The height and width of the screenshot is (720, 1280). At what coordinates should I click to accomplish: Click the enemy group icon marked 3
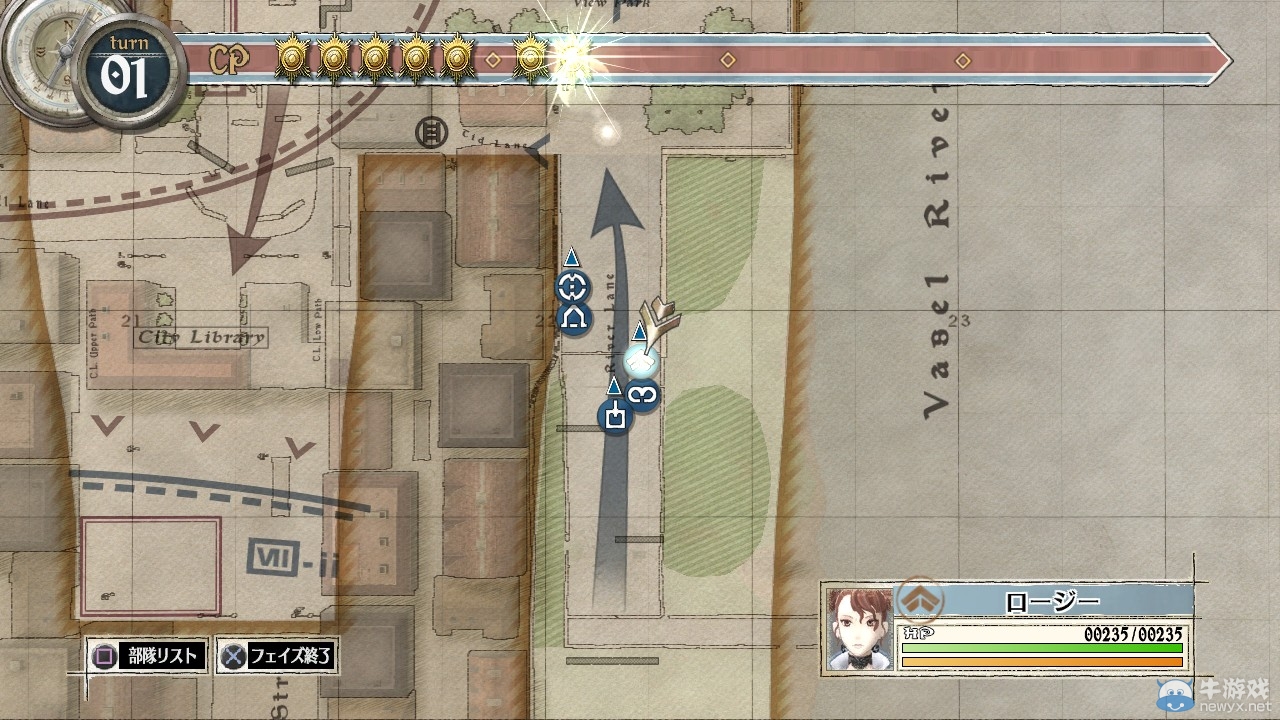[x=641, y=396]
